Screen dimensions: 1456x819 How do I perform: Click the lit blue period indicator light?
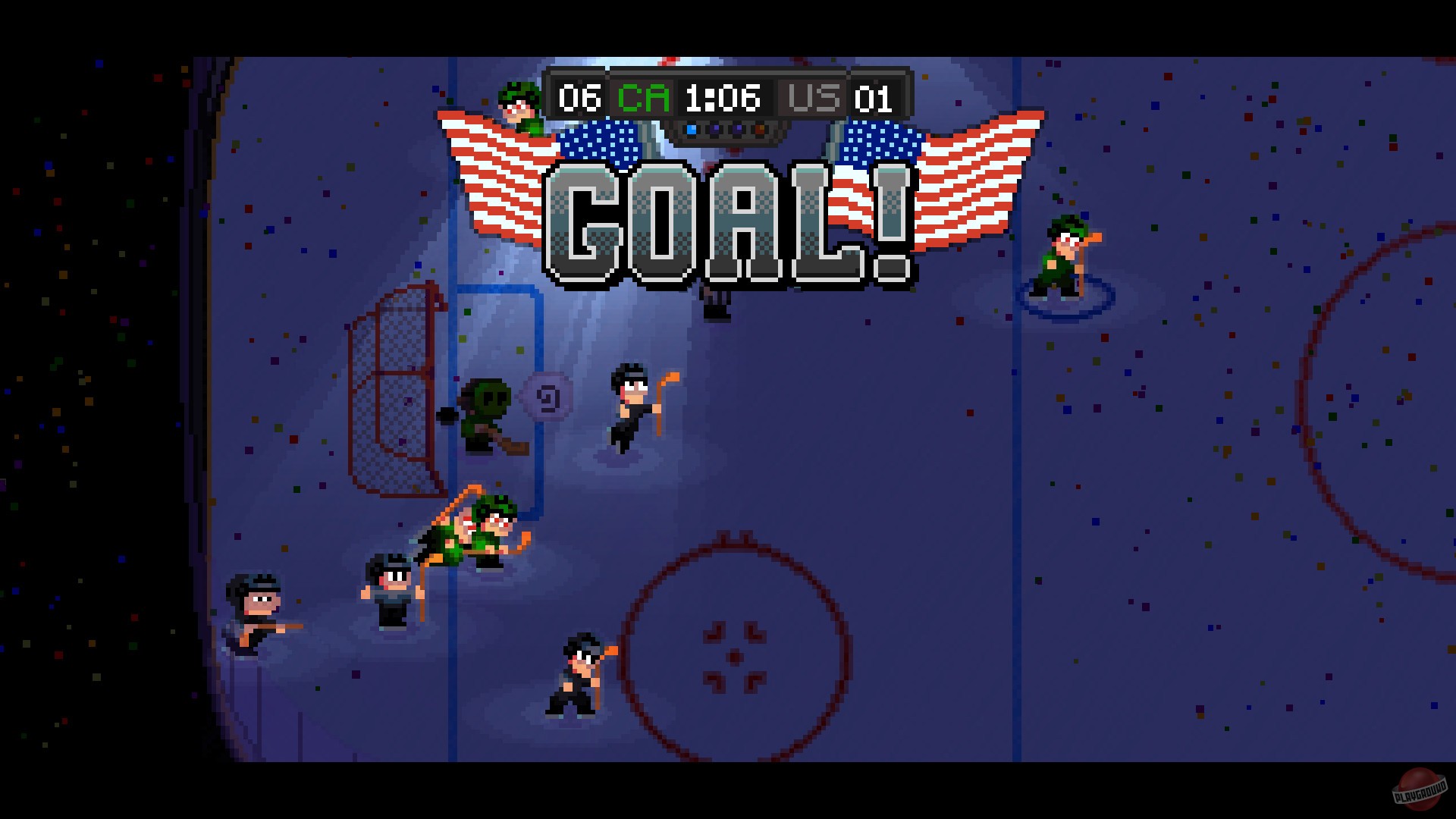[x=690, y=129]
